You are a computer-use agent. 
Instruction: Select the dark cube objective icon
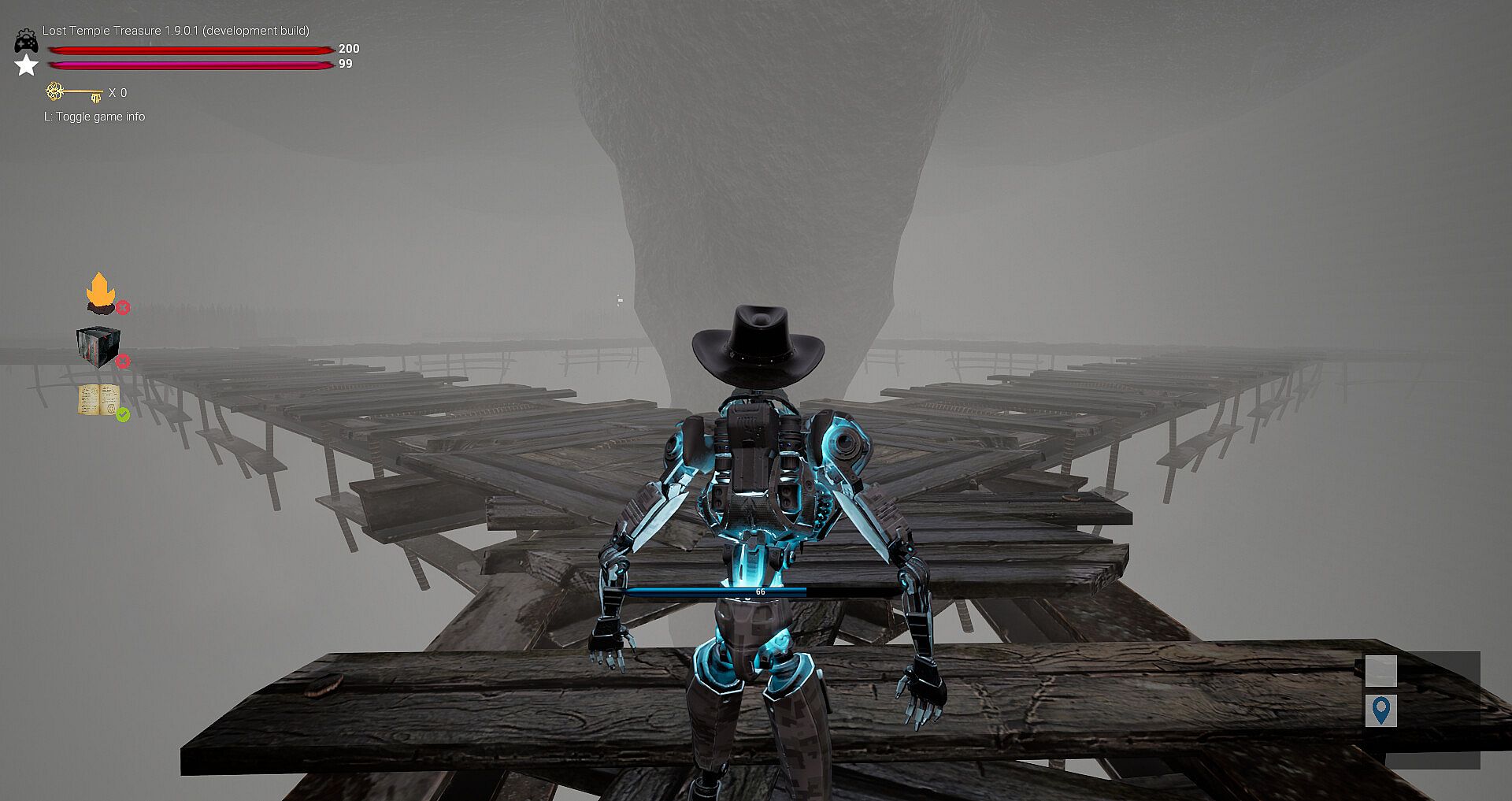pos(98,347)
